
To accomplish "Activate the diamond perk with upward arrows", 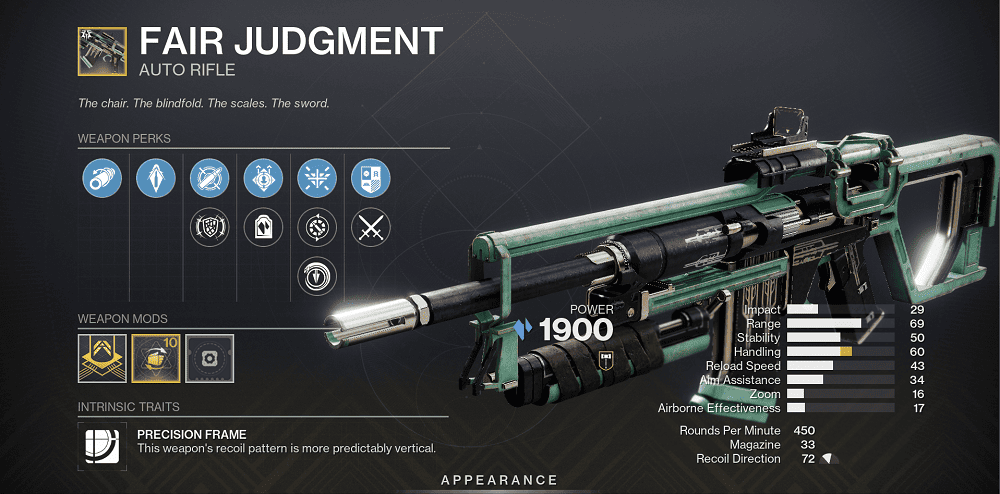I will (x=263, y=179).
